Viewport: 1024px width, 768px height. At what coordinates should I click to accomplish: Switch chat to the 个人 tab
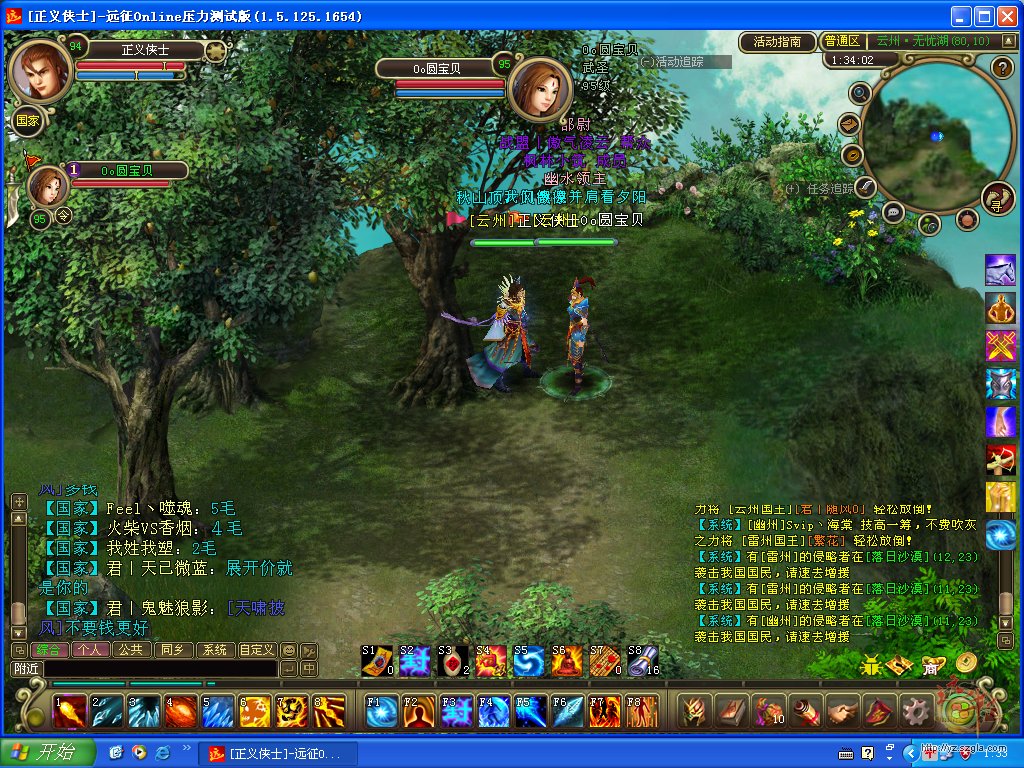[92, 650]
